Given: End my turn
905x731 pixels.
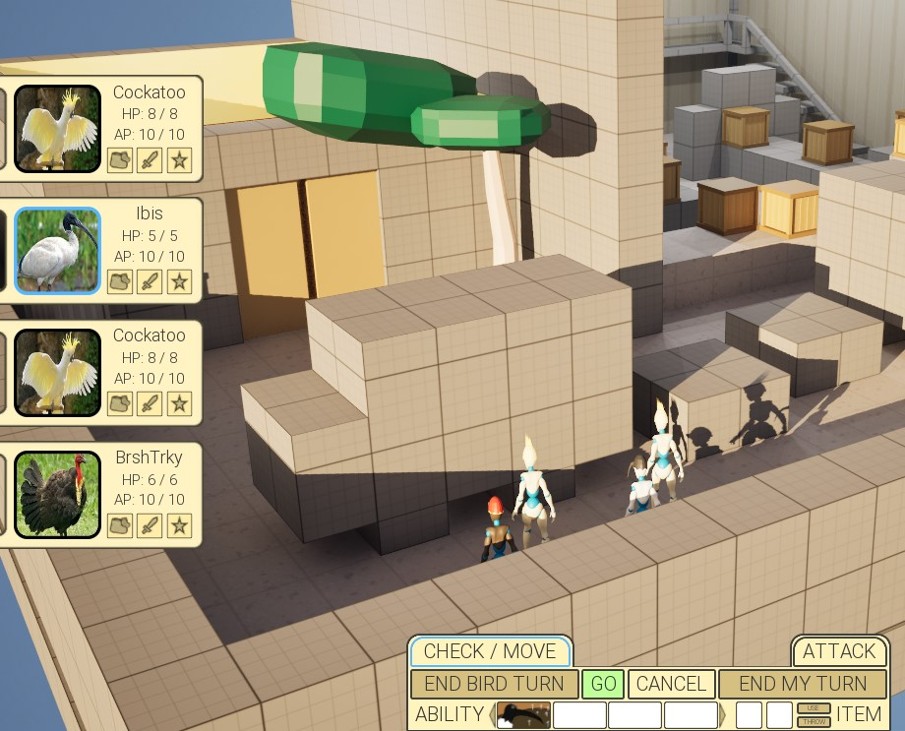Looking at the screenshot, I should (x=802, y=684).
